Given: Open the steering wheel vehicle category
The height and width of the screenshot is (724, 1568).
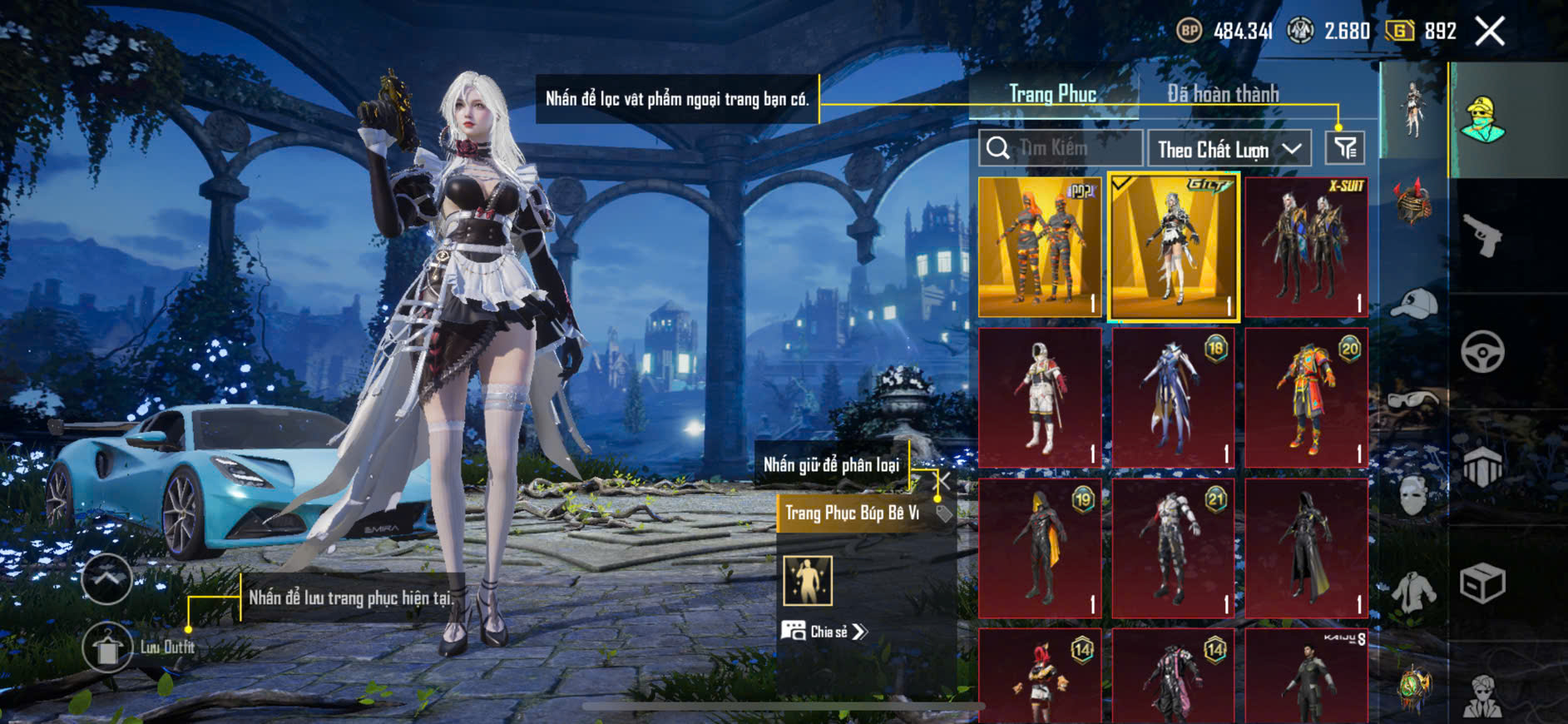Looking at the screenshot, I should [1482, 351].
